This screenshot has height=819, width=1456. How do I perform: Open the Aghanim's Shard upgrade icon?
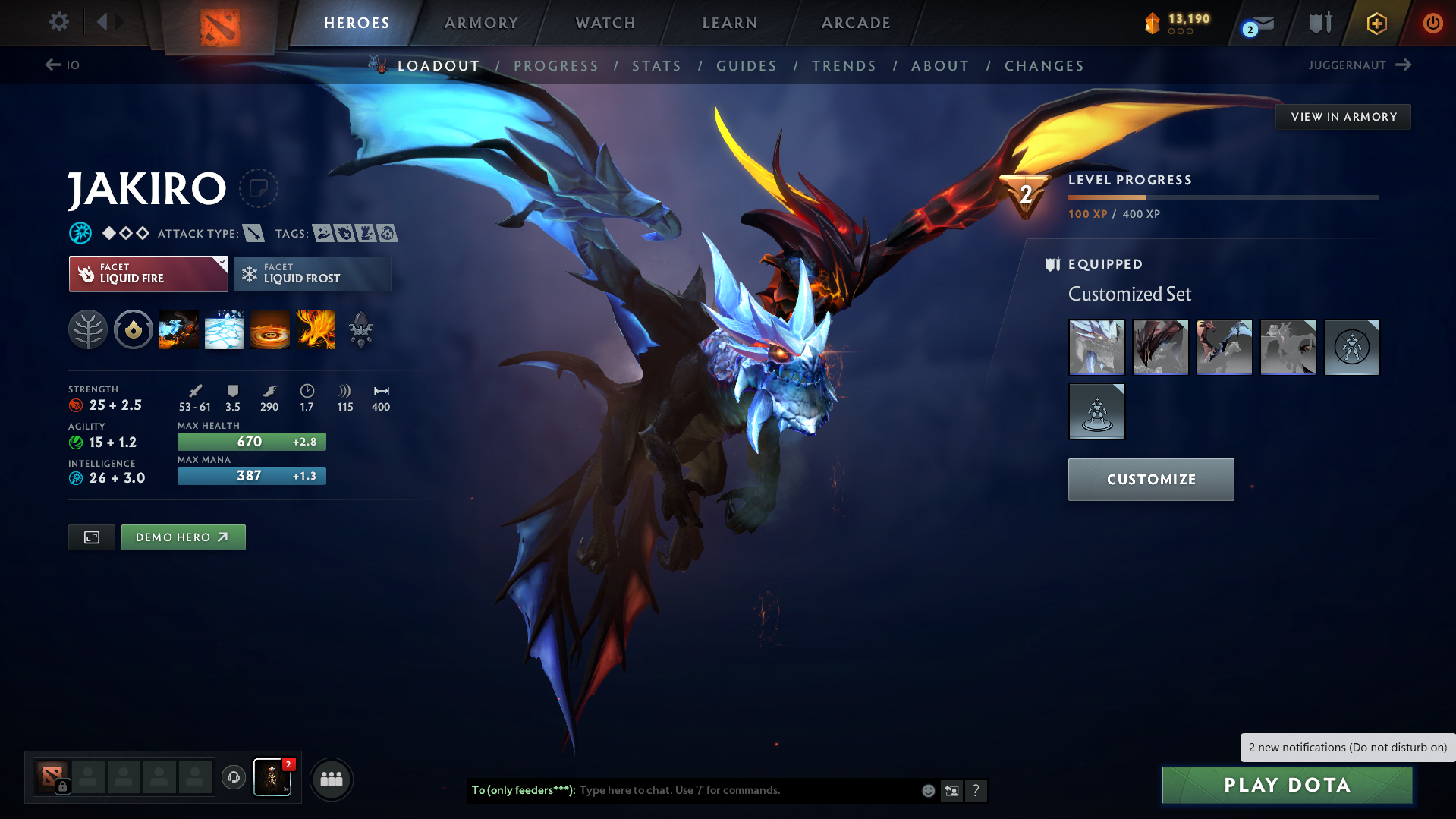point(361,329)
